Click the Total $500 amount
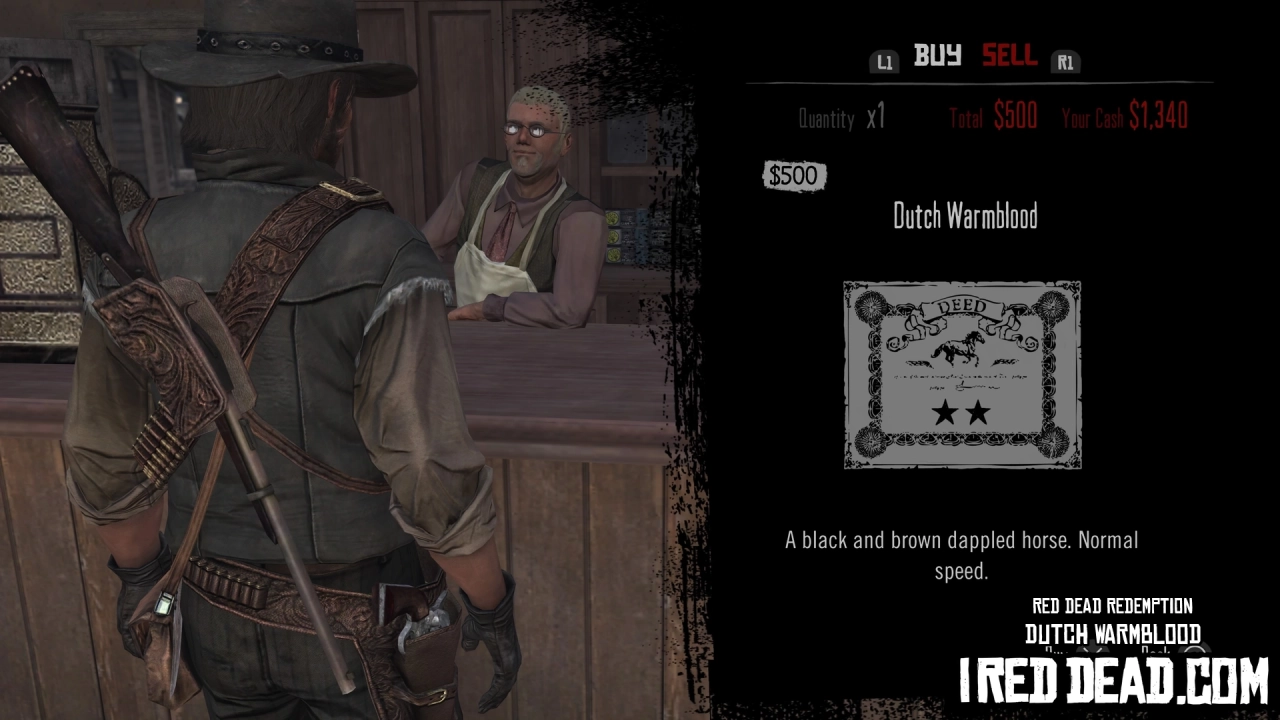Screen dimensions: 1280x720 (x=994, y=117)
